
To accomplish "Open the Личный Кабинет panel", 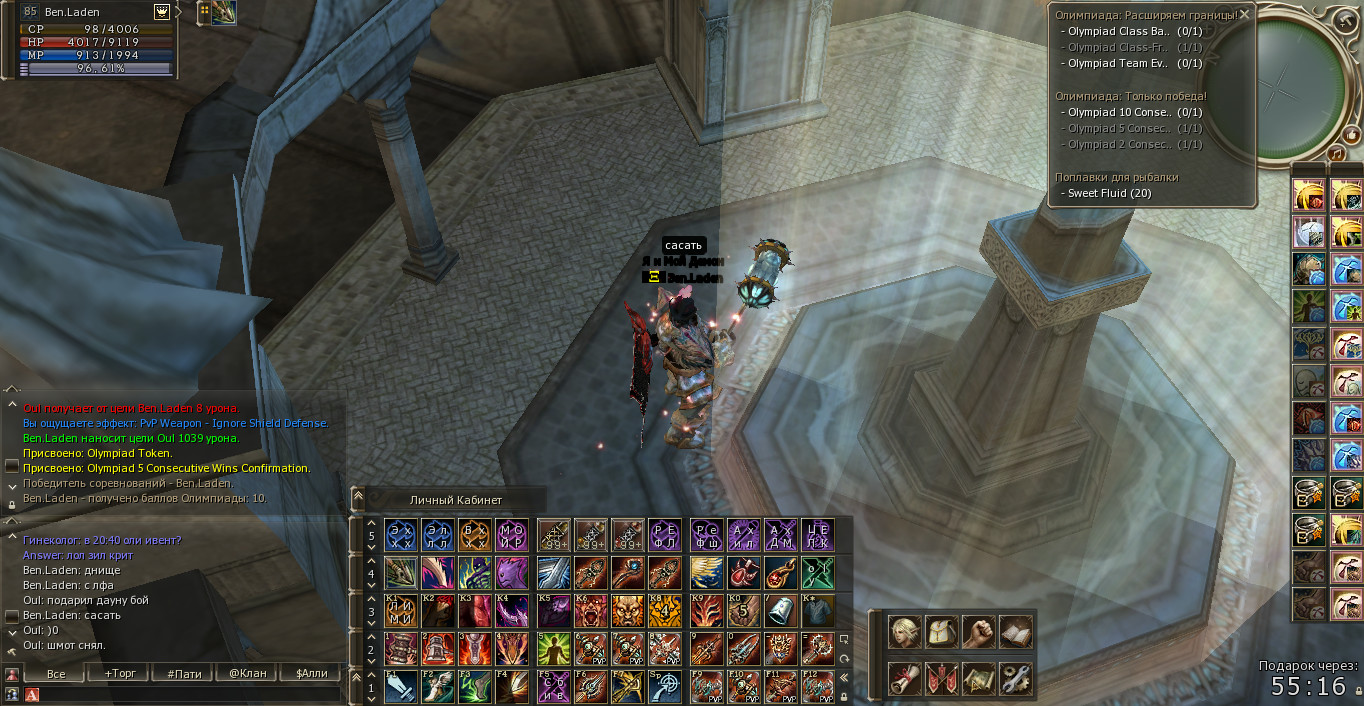I will click(455, 500).
